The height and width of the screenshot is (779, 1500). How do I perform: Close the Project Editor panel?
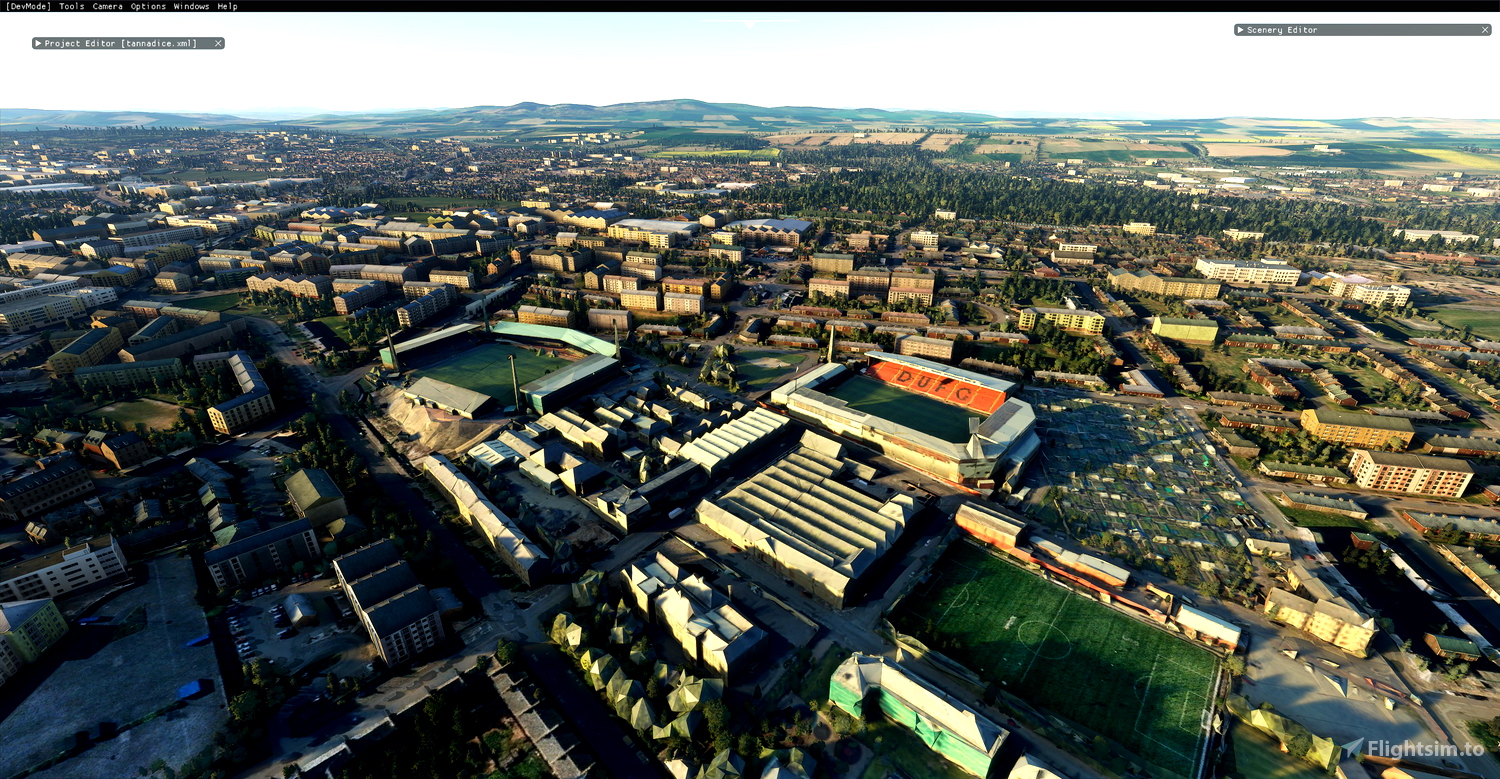pos(217,43)
